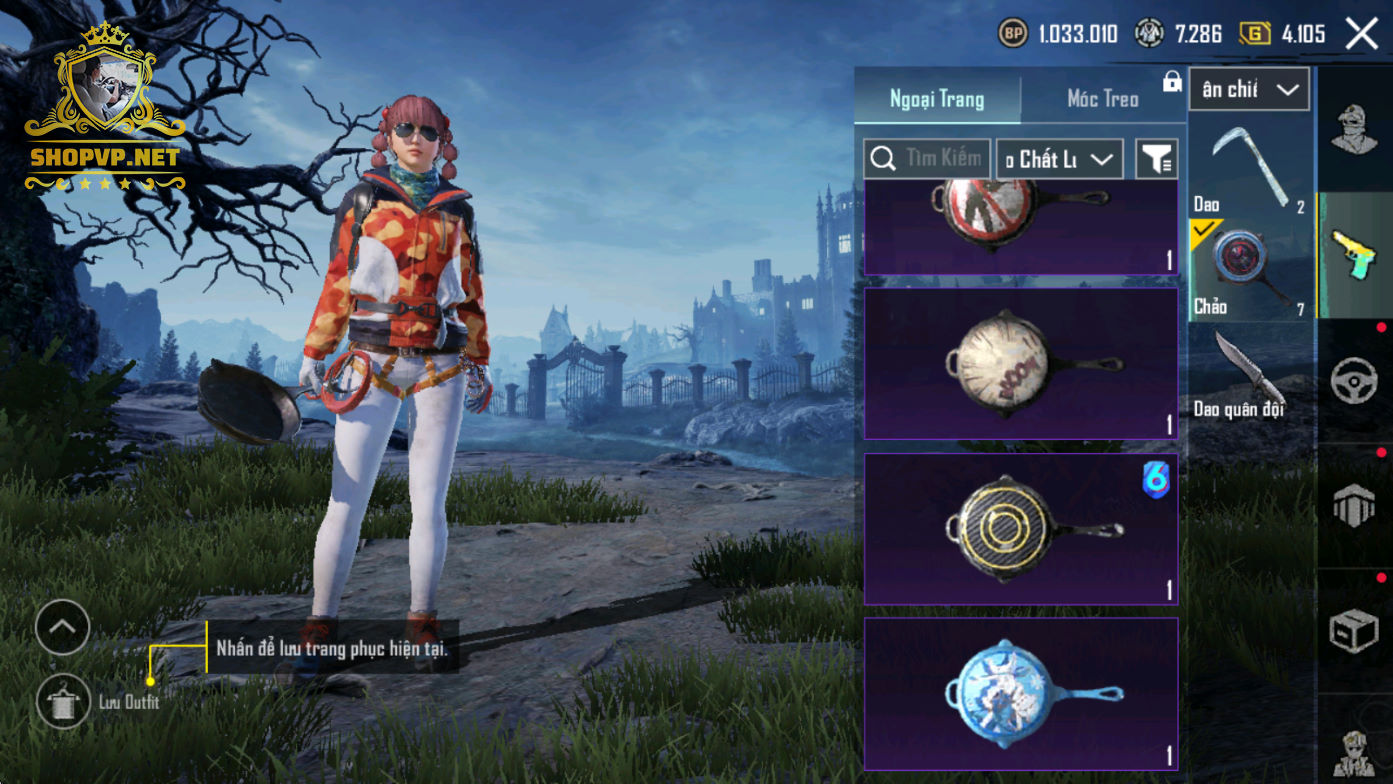
Task: Select the Chảo pan weapon
Action: [1249, 268]
